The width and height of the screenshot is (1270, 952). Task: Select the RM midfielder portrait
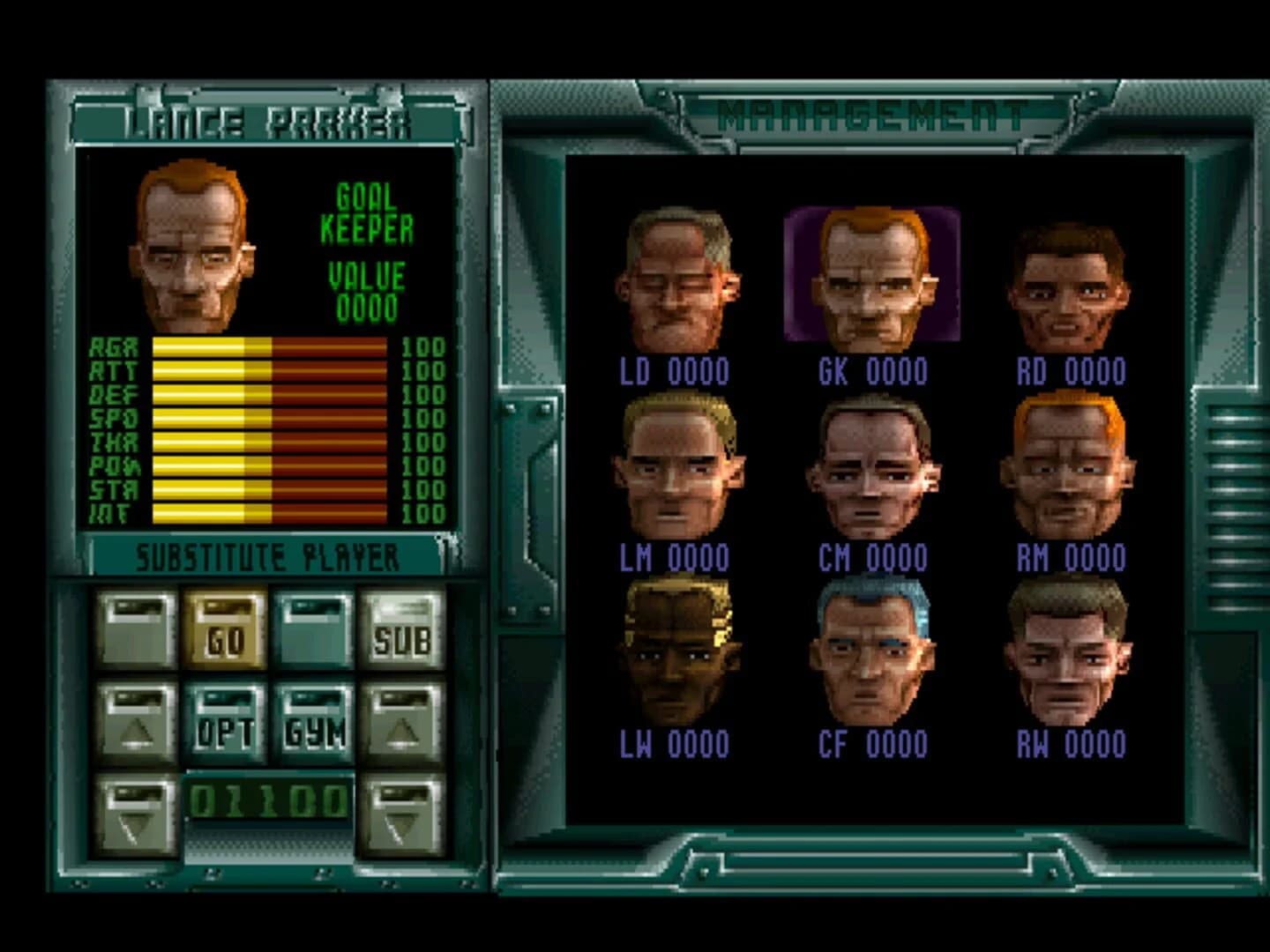pos(1067,463)
